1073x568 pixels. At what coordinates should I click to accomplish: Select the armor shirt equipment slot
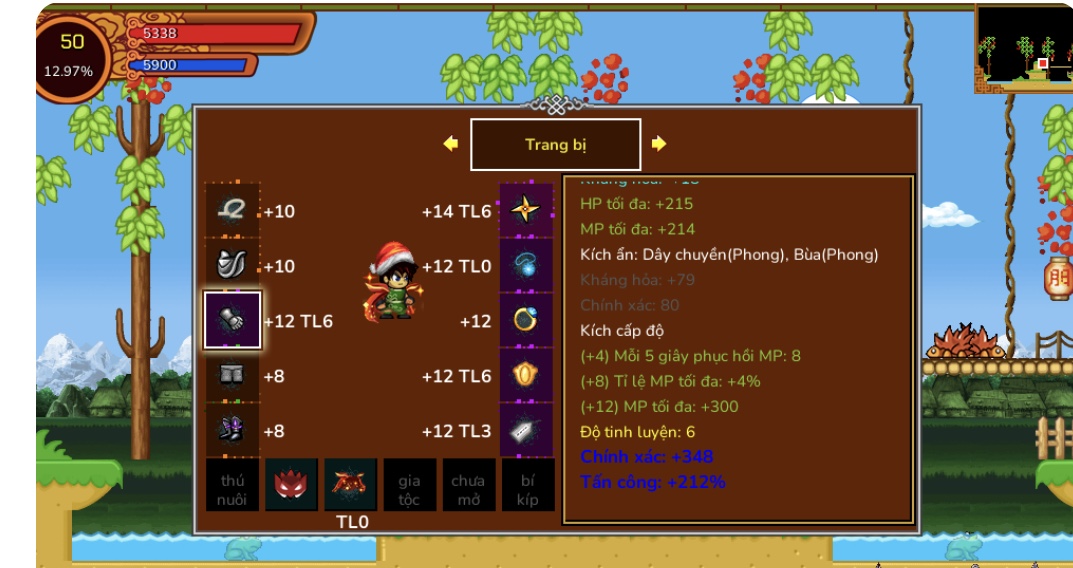232,265
